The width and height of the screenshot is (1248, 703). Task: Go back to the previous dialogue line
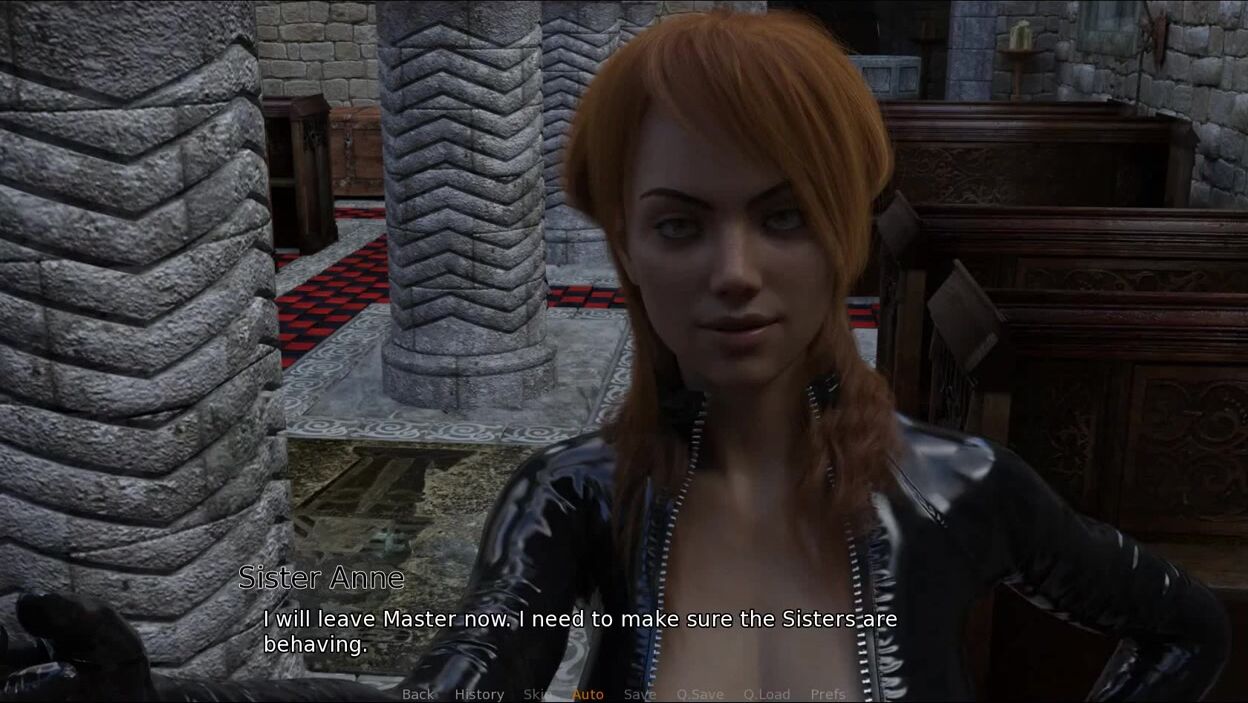(x=418, y=694)
